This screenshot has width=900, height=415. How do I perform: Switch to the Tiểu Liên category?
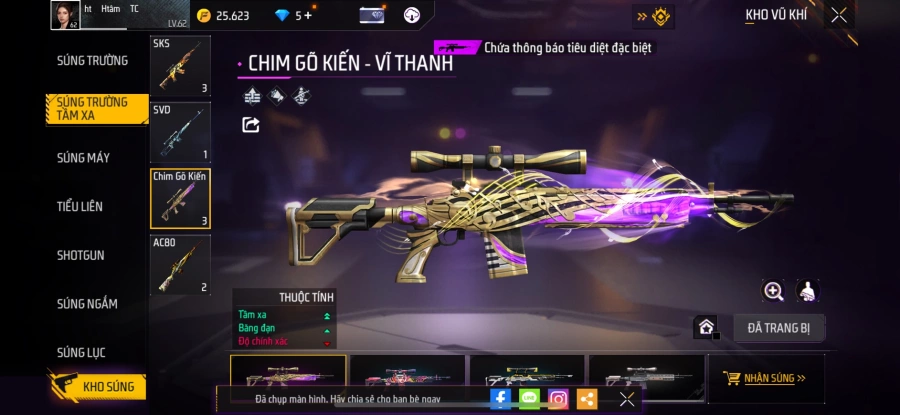[x=80, y=206]
